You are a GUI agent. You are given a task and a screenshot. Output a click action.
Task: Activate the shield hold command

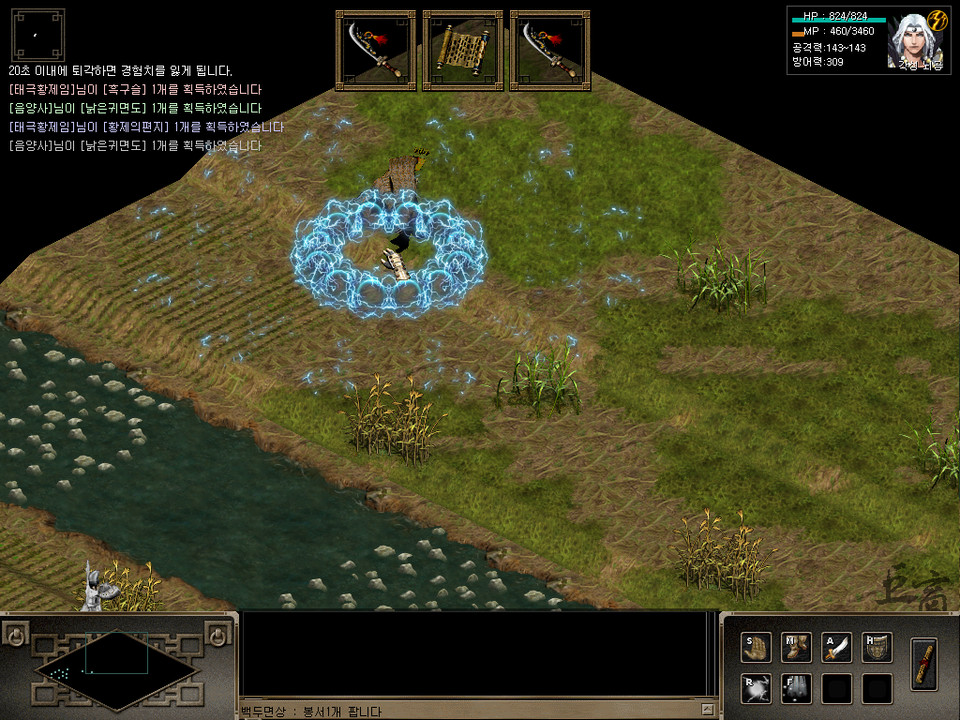(876, 648)
